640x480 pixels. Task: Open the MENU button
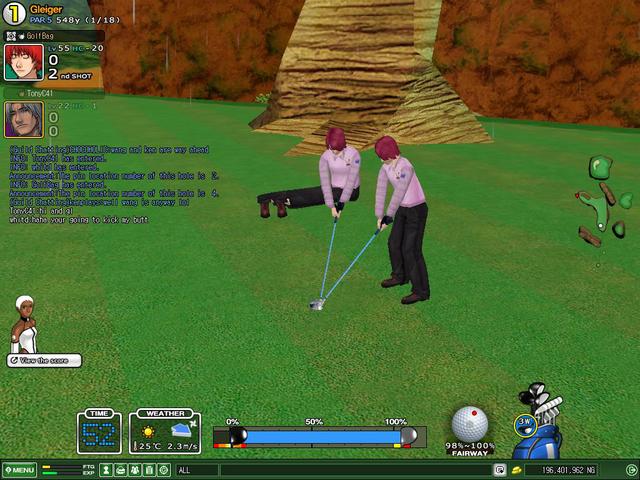[19, 470]
